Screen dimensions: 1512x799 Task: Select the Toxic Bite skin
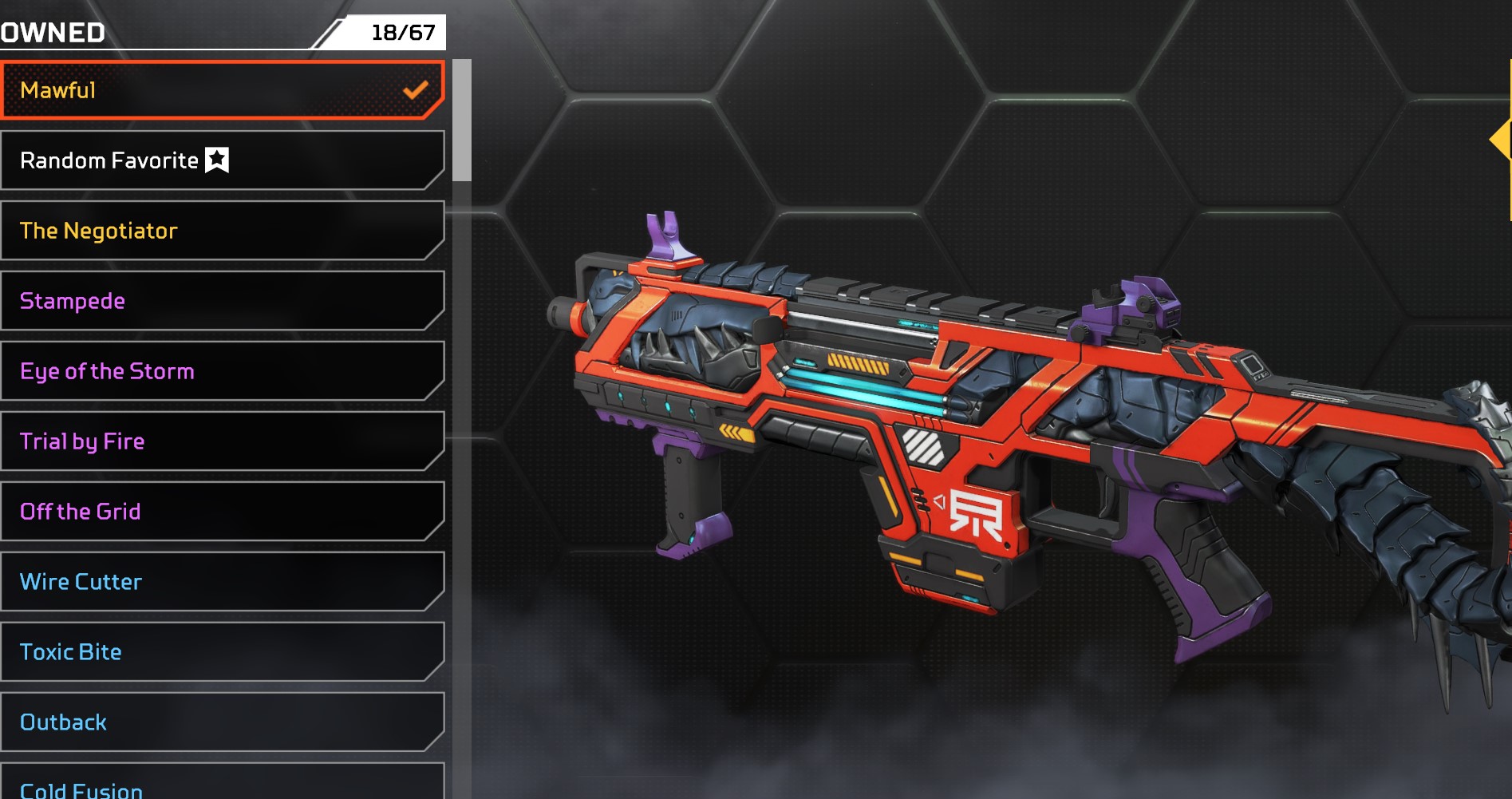click(222, 652)
